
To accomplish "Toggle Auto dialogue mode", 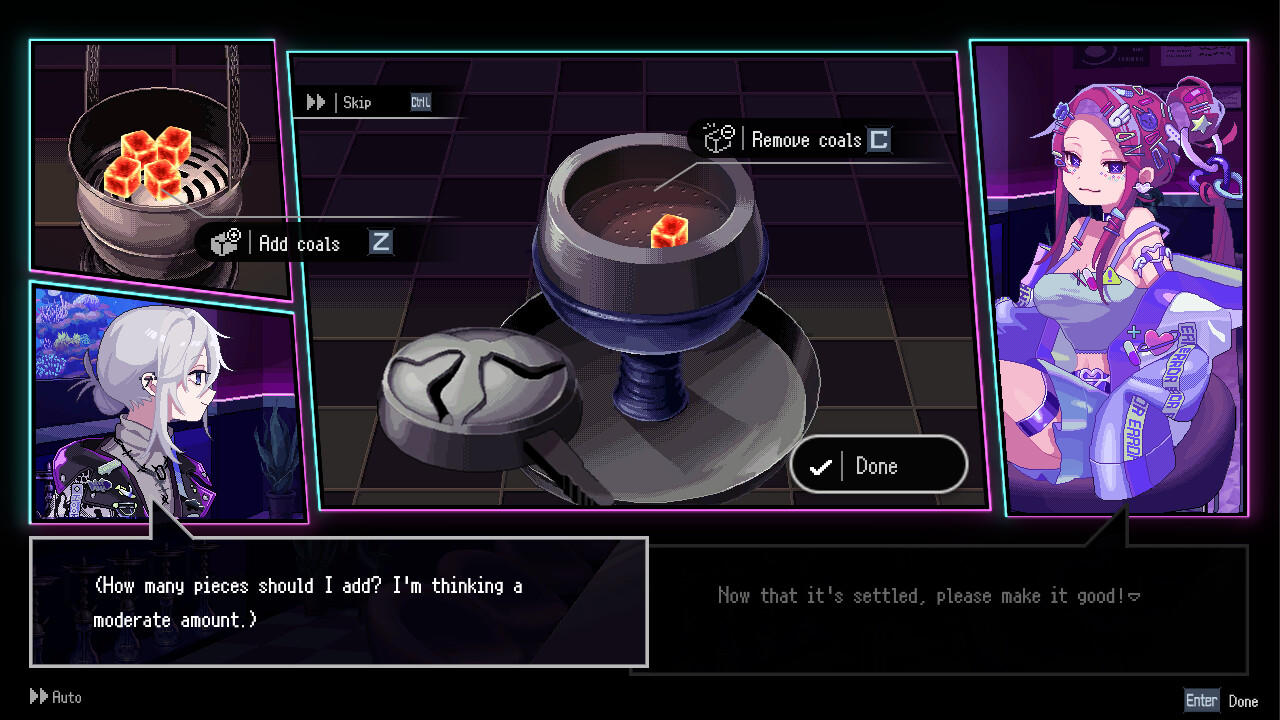I will coord(56,697).
